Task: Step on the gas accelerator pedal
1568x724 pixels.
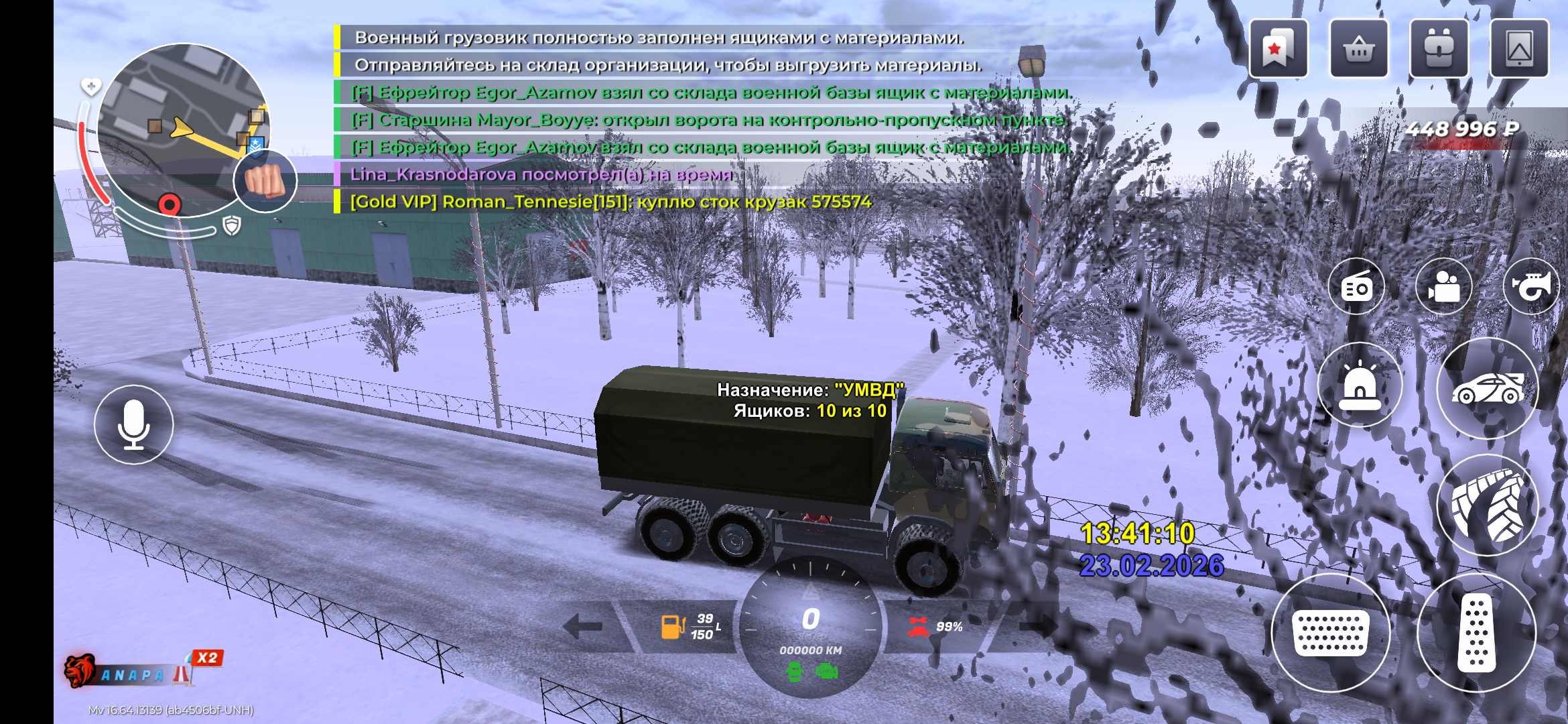Action: [x=1476, y=632]
